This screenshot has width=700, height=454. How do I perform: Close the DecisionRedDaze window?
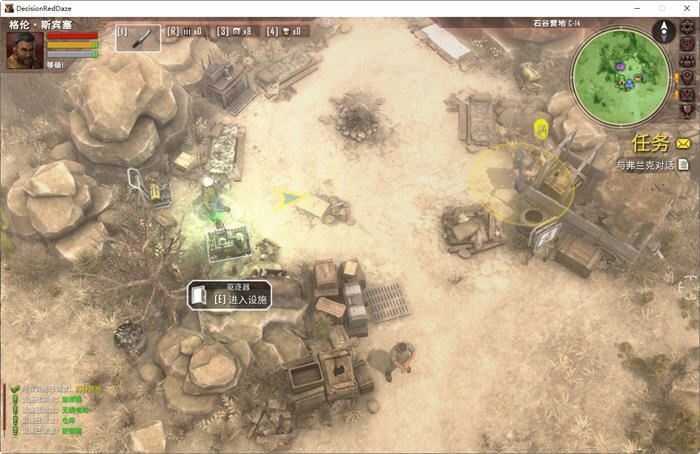pyautogui.click(x=686, y=8)
